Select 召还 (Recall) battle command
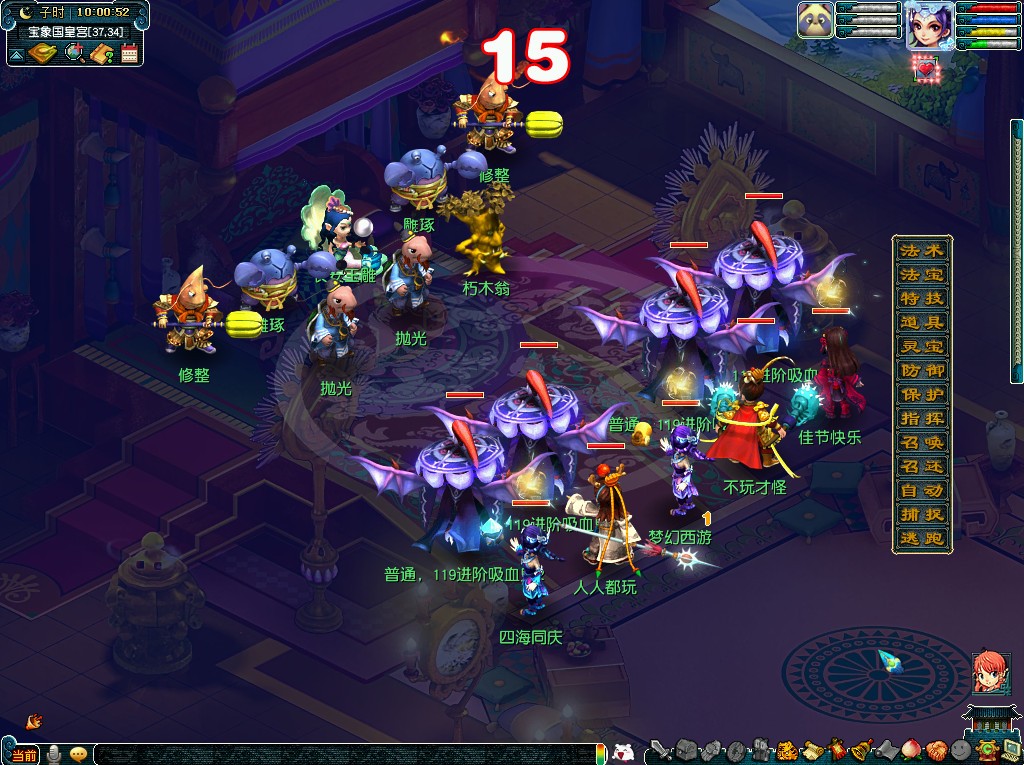The height and width of the screenshot is (765, 1024). [x=922, y=466]
